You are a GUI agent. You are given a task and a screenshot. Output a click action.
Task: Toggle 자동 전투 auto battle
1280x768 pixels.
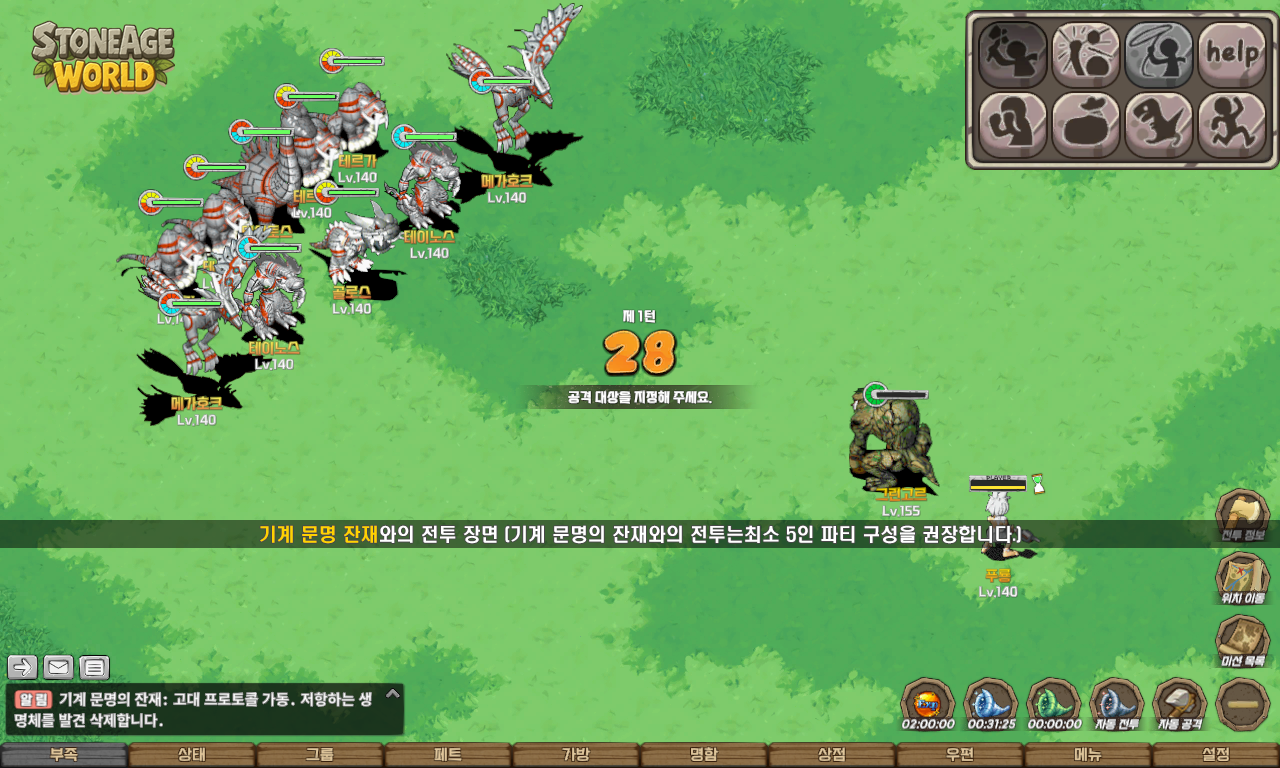coord(1116,703)
